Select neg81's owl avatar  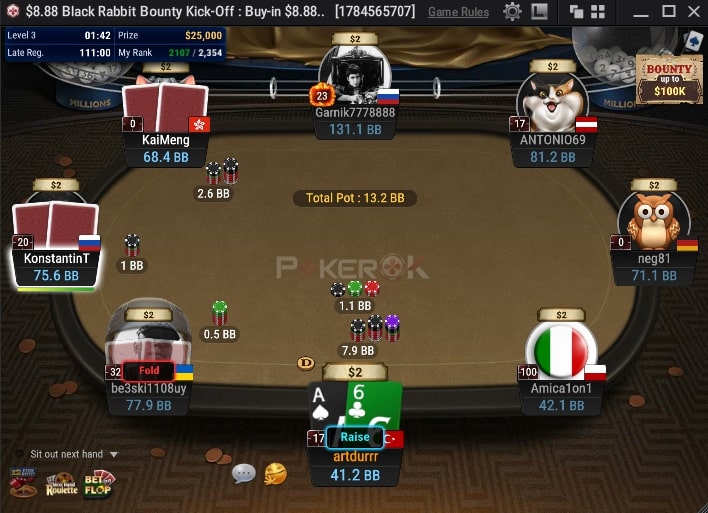pos(652,221)
